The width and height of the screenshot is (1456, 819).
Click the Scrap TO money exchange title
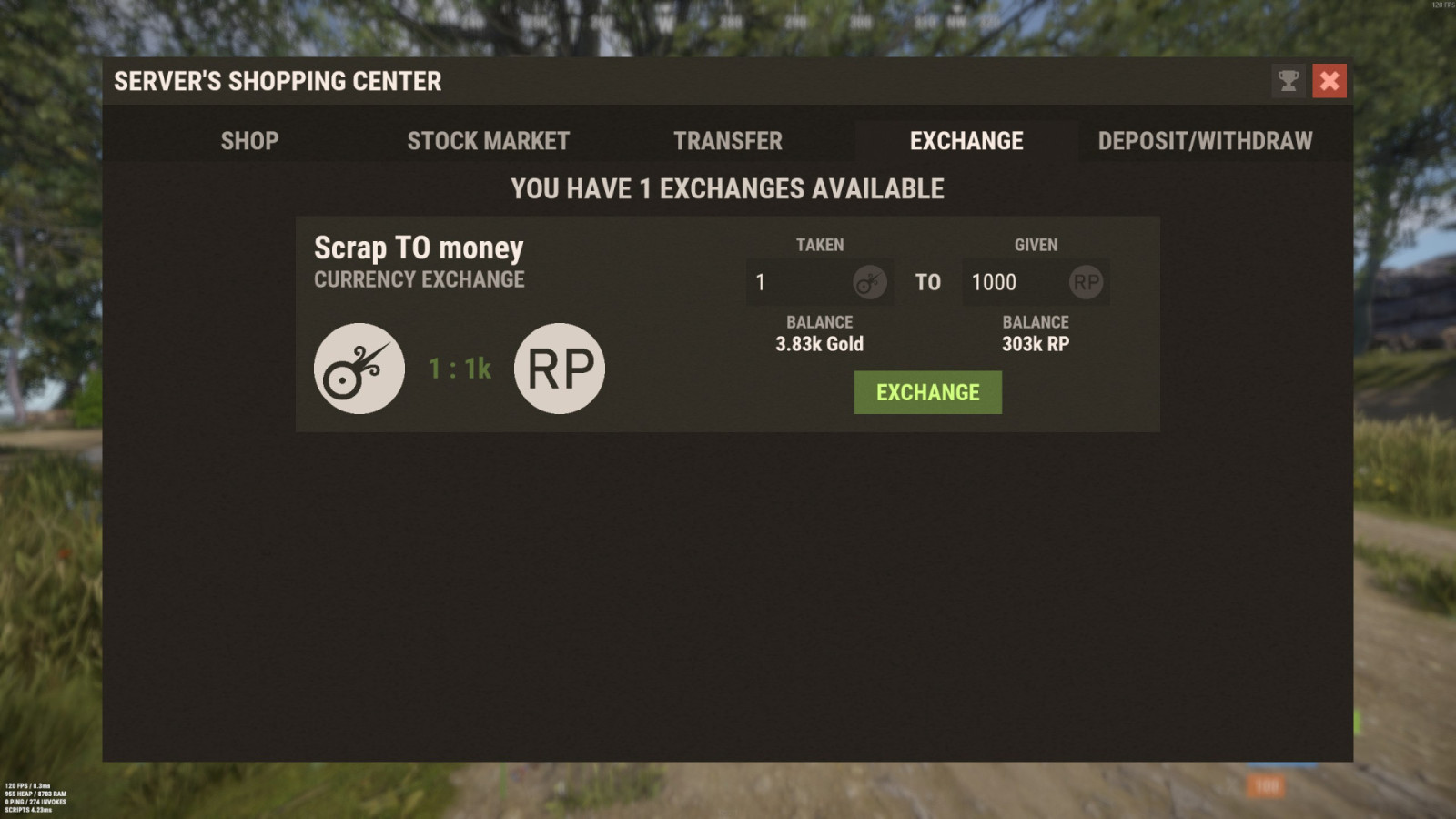[419, 247]
